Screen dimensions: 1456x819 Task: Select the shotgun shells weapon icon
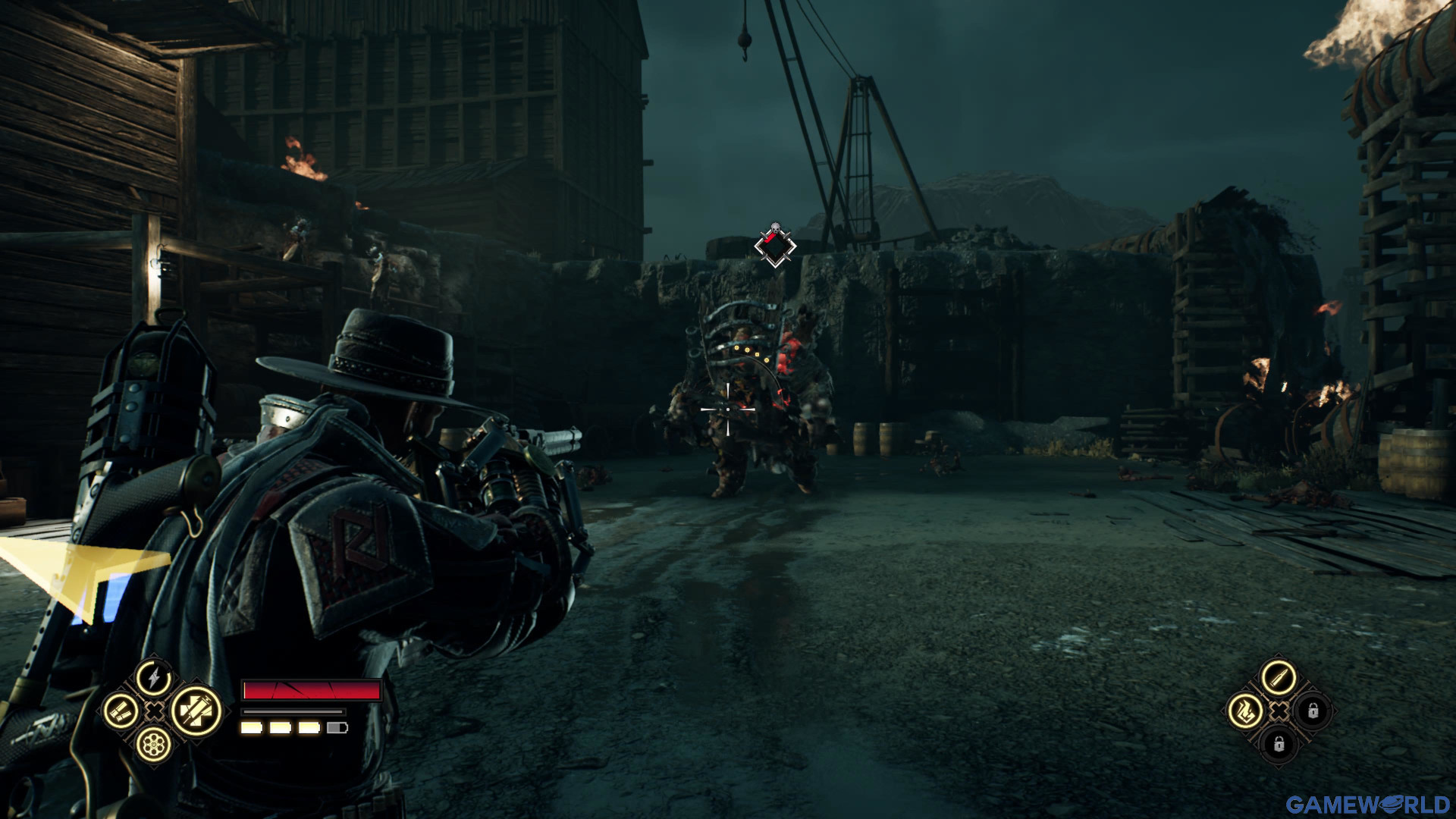pos(121,711)
